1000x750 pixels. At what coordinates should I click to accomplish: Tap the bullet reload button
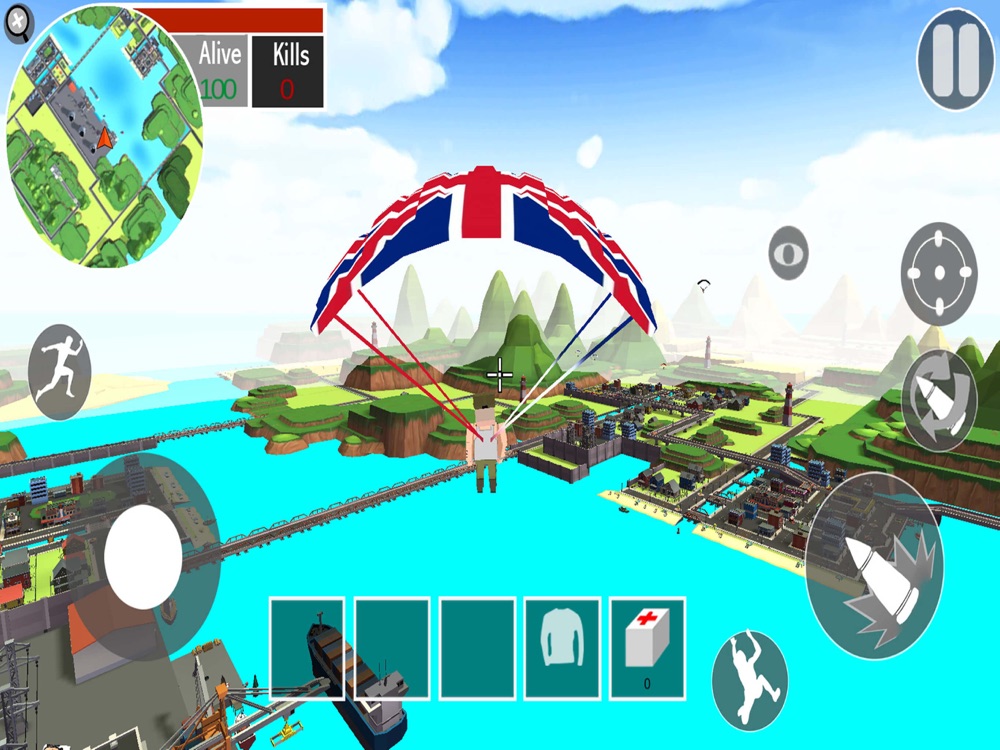939,400
